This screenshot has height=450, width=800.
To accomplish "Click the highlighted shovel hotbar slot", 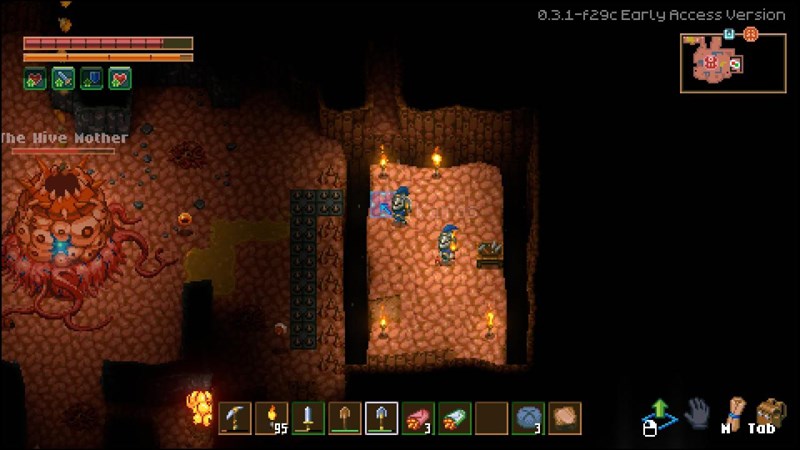I will (x=381, y=418).
